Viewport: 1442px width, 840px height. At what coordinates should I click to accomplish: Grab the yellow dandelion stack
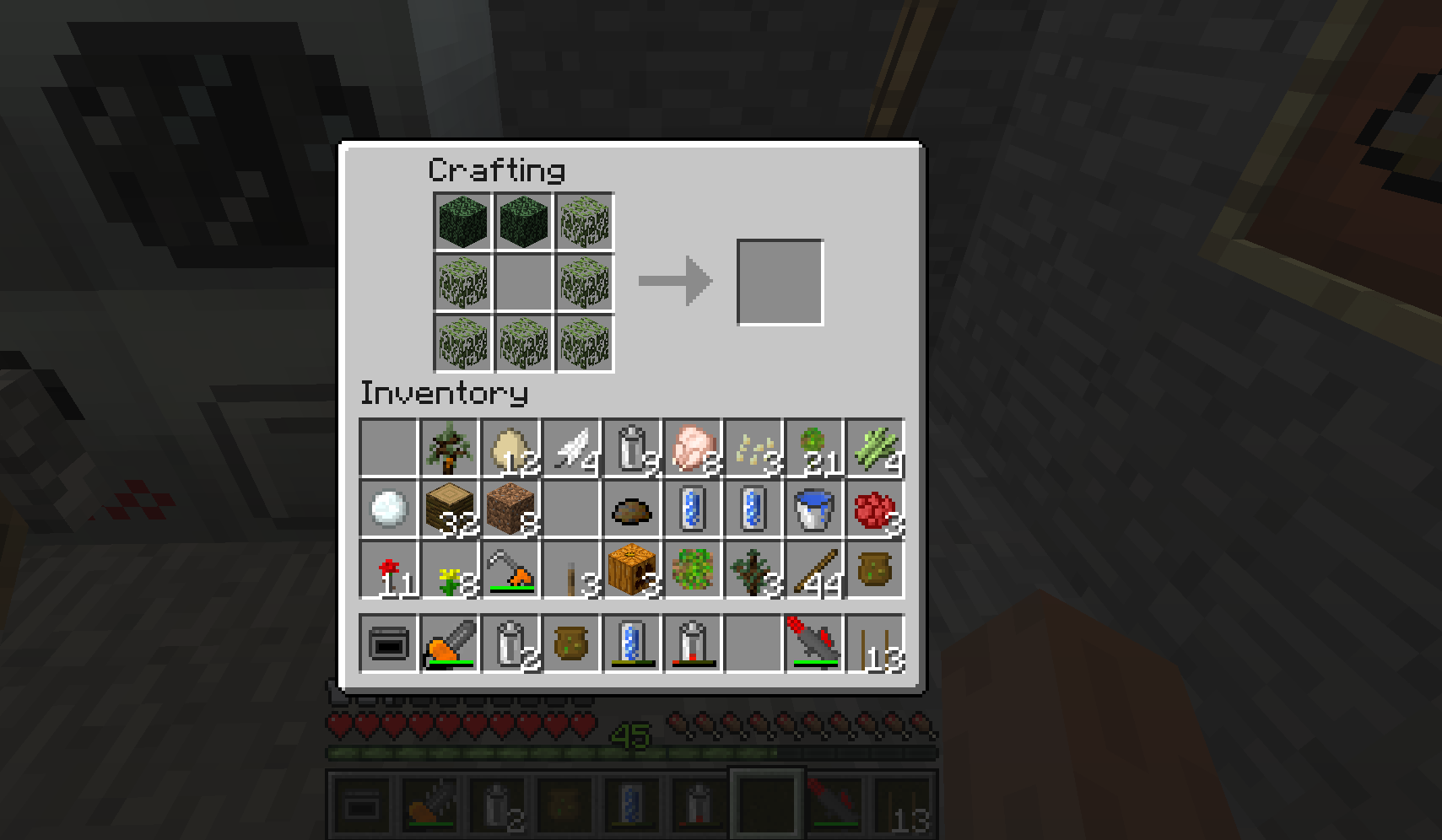coord(451,570)
